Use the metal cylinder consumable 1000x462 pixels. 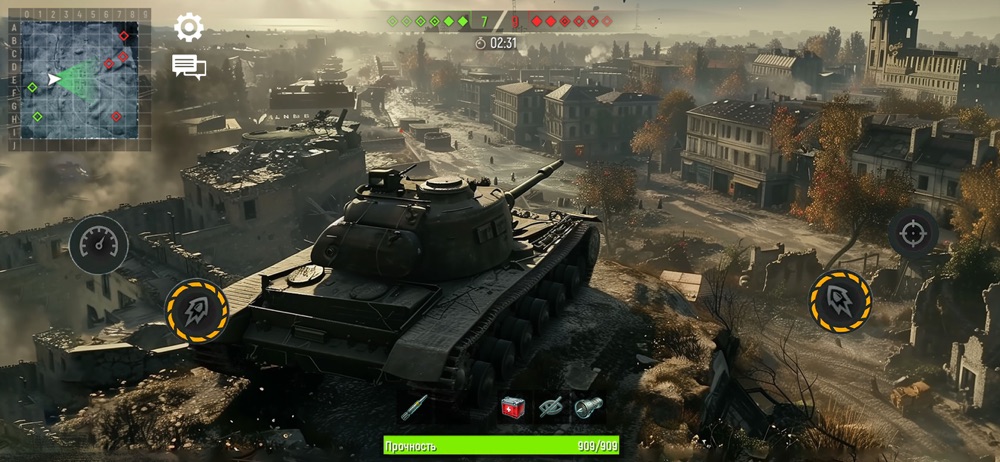click(x=587, y=407)
